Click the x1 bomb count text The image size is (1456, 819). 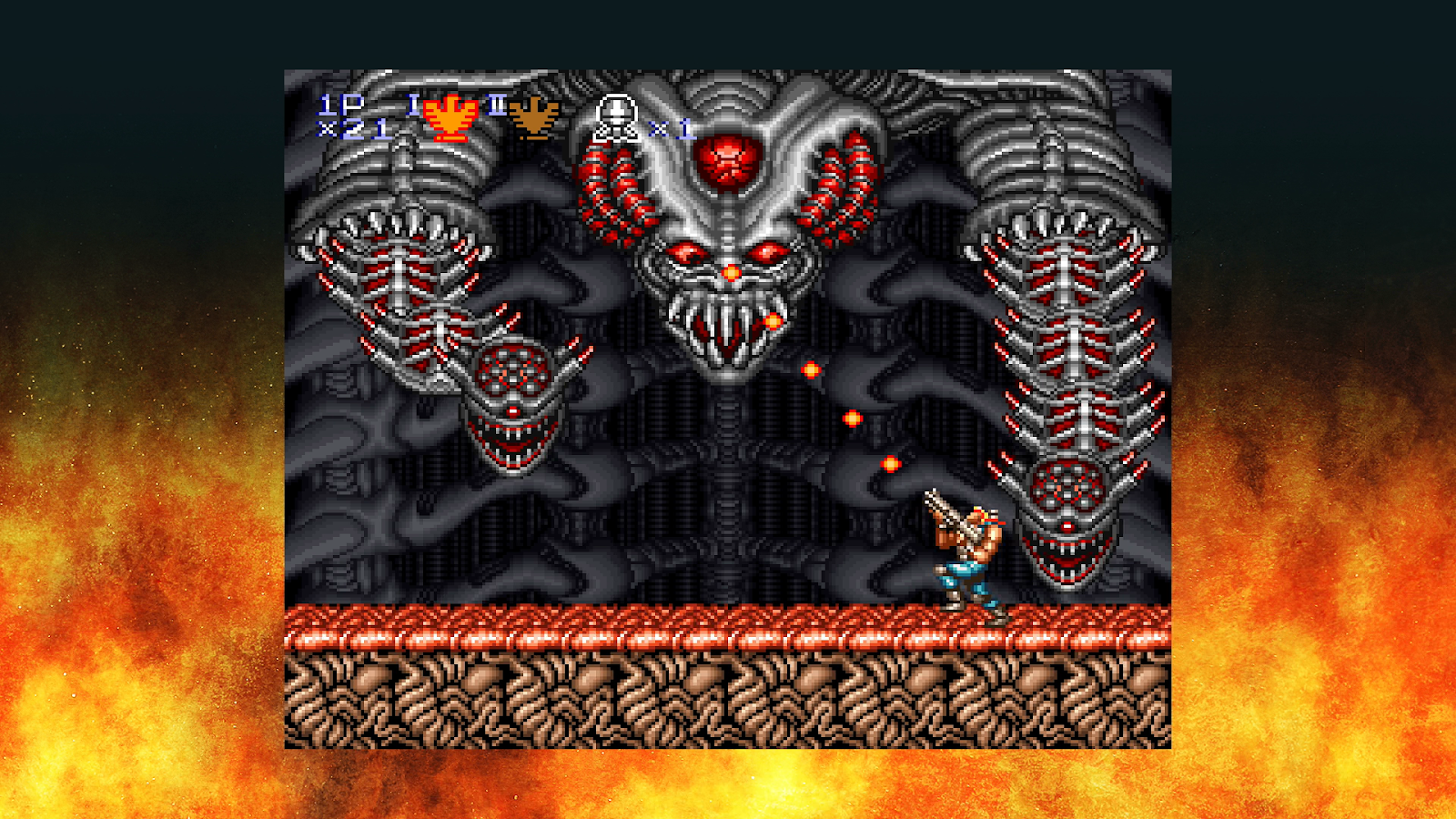click(x=667, y=127)
